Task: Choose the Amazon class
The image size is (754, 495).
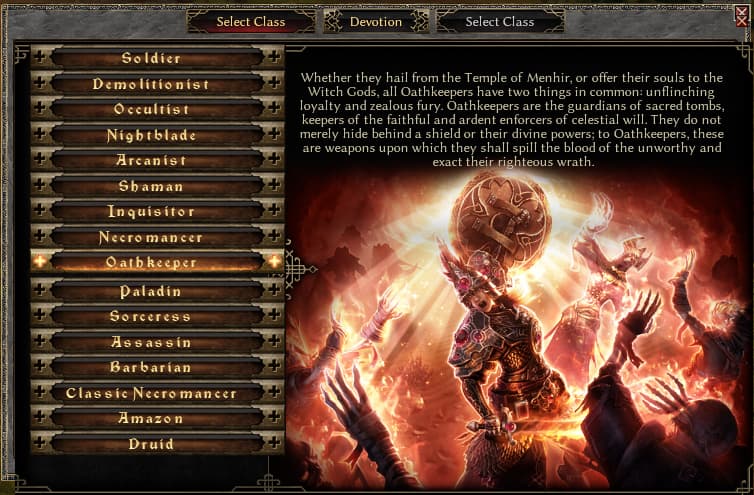Action: click(x=152, y=418)
